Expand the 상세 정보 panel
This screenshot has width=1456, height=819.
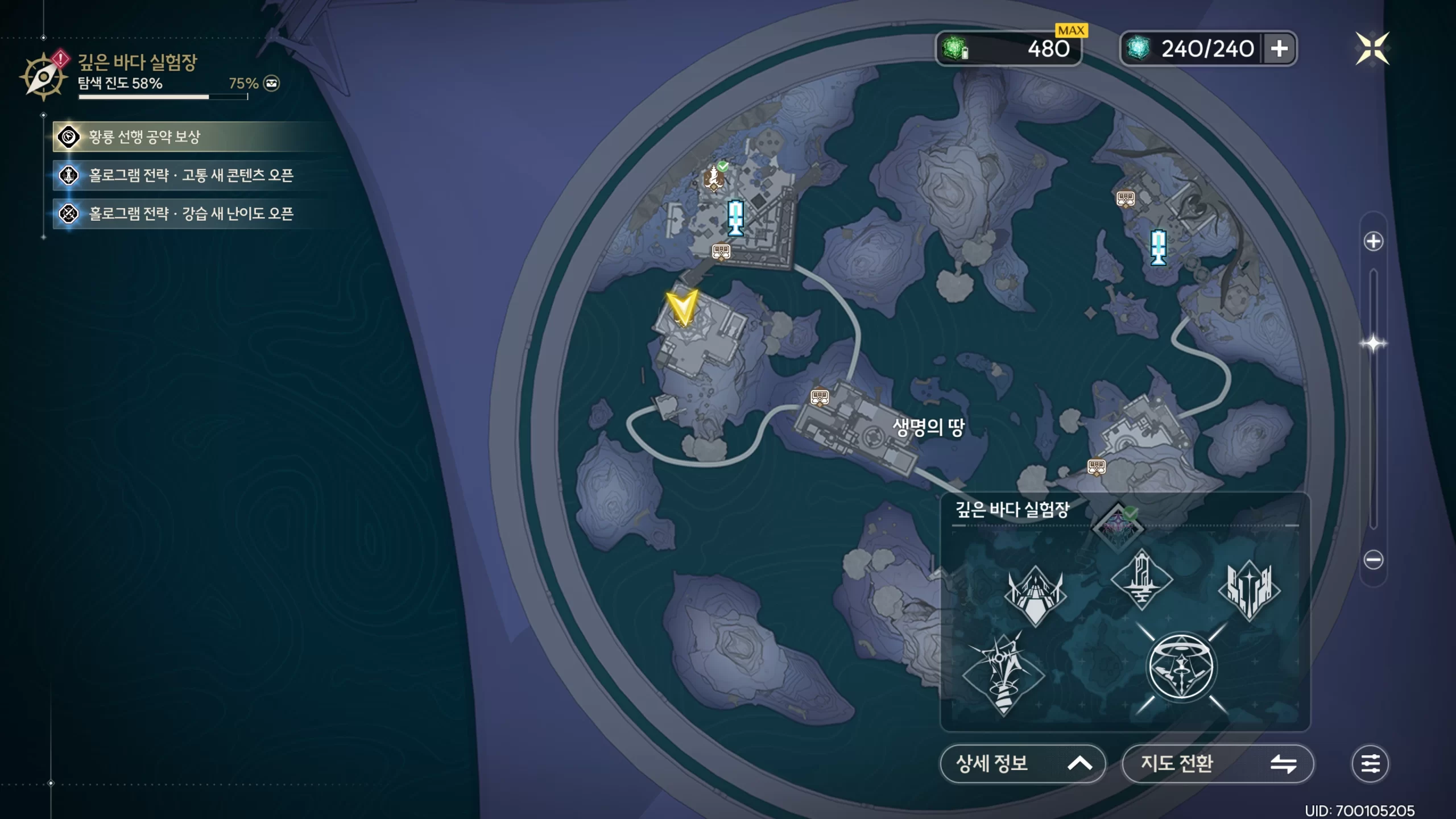tap(1022, 763)
